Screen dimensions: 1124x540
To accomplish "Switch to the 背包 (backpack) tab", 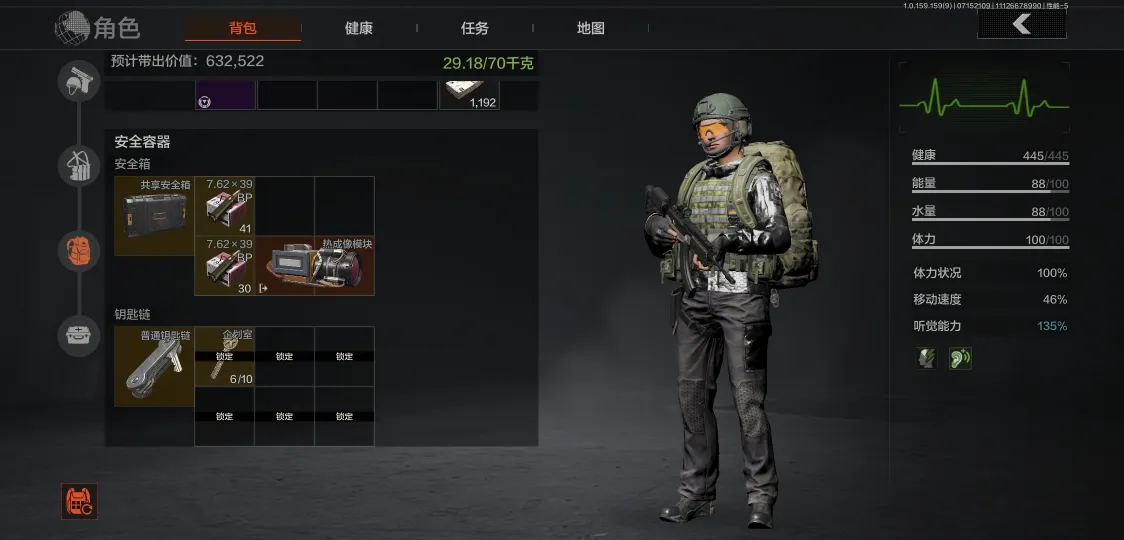I will pyautogui.click(x=243, y=28).
